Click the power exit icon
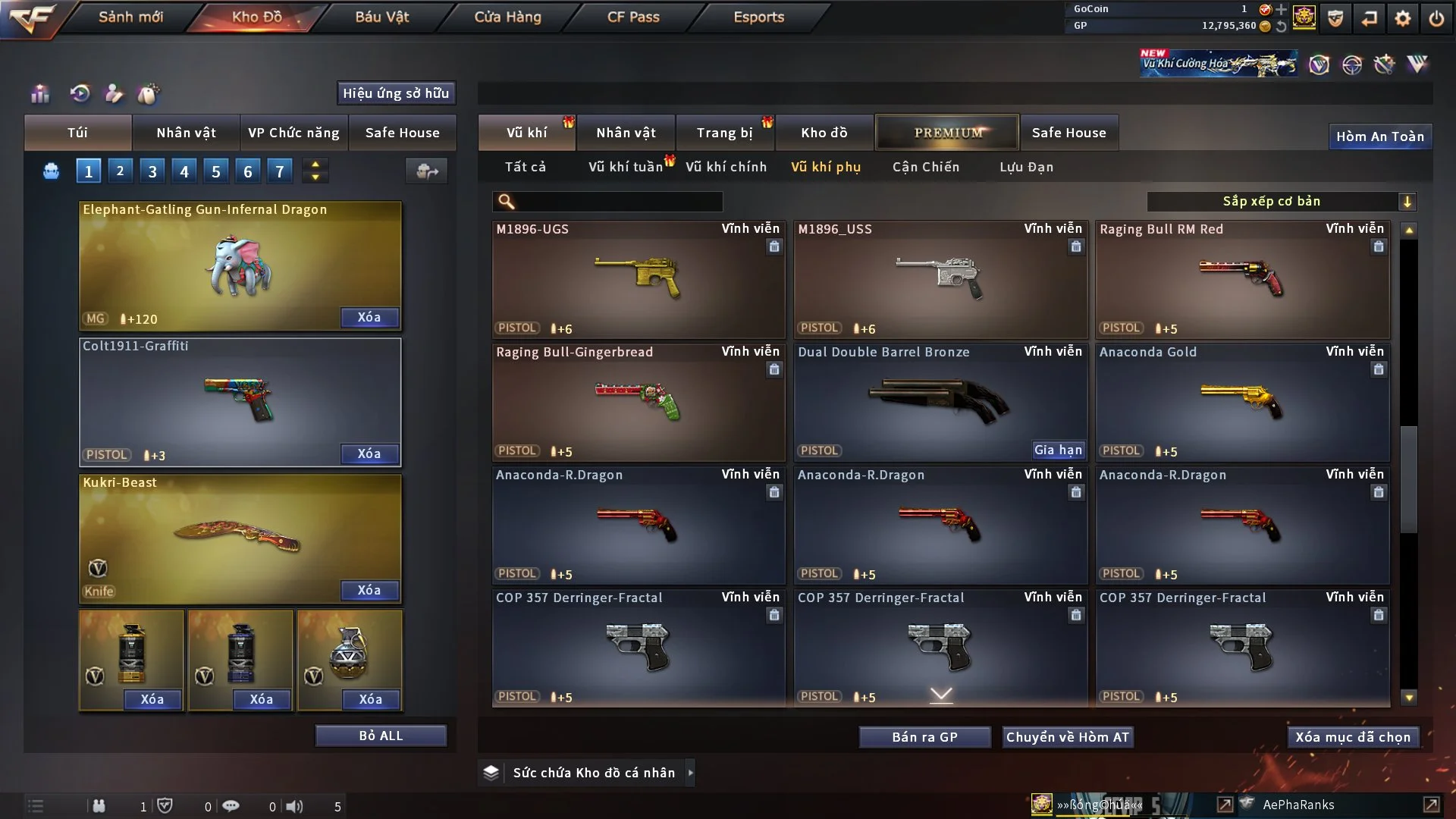 (x=1436, y=18)
